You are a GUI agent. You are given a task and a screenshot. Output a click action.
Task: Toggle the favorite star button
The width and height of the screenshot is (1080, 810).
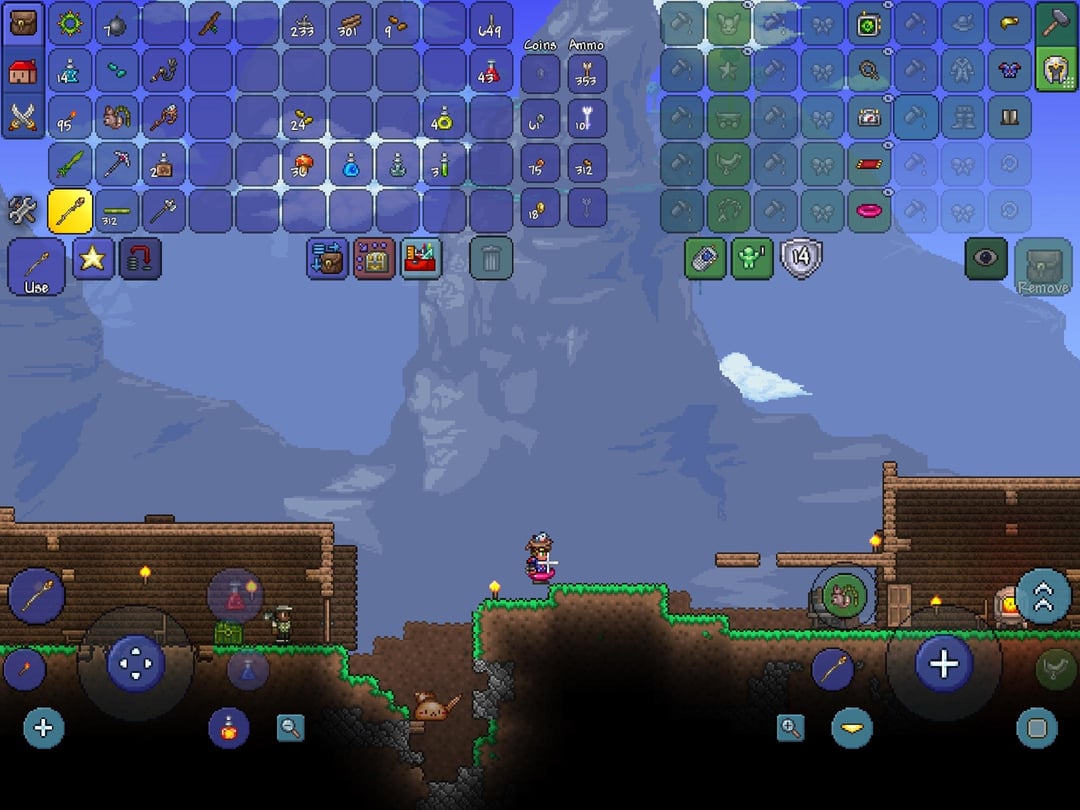click(92, 258)
